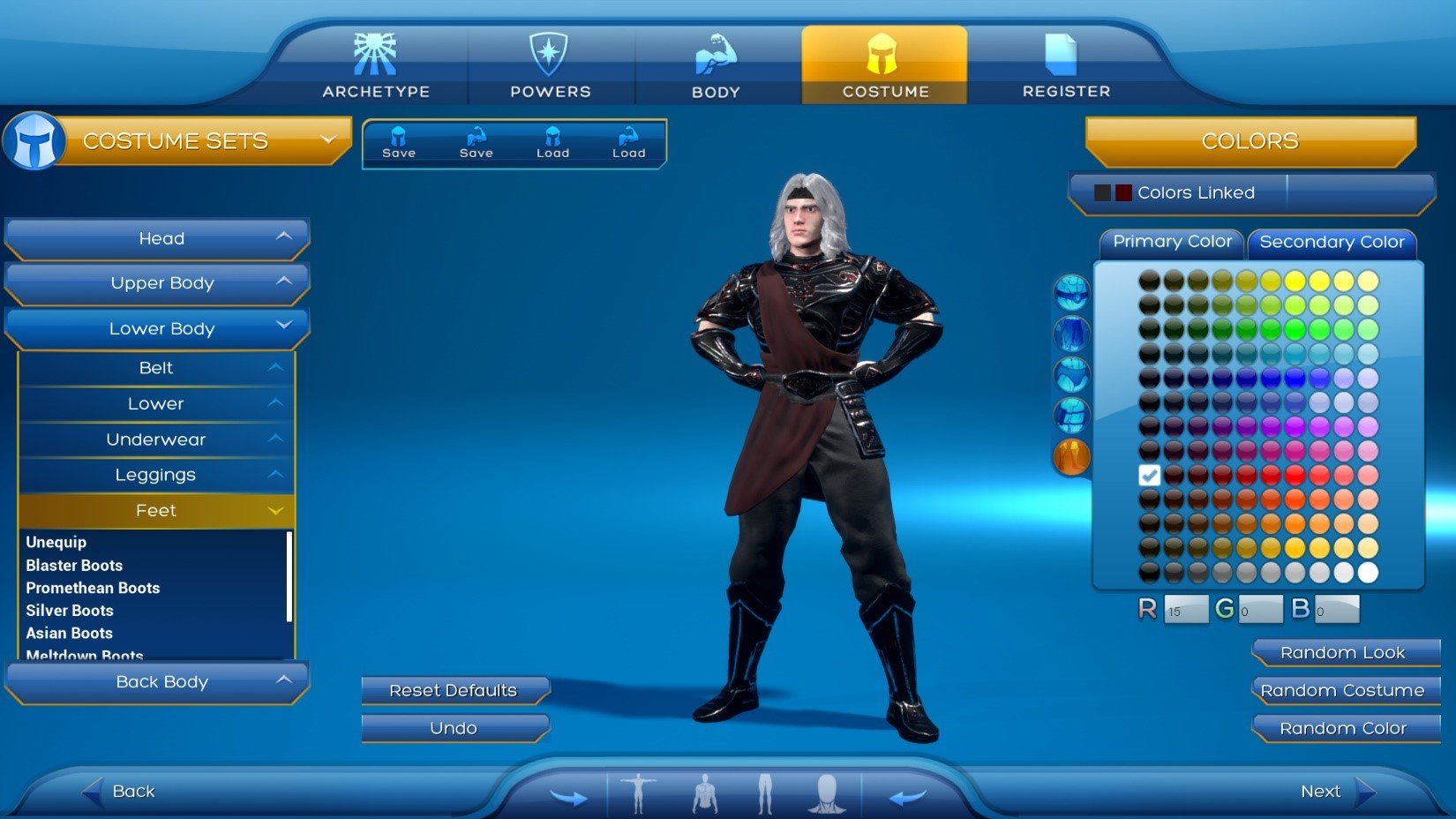The image size is (1456, 819).
Task: Click the Random Costume button
Action: (1344, 690)
